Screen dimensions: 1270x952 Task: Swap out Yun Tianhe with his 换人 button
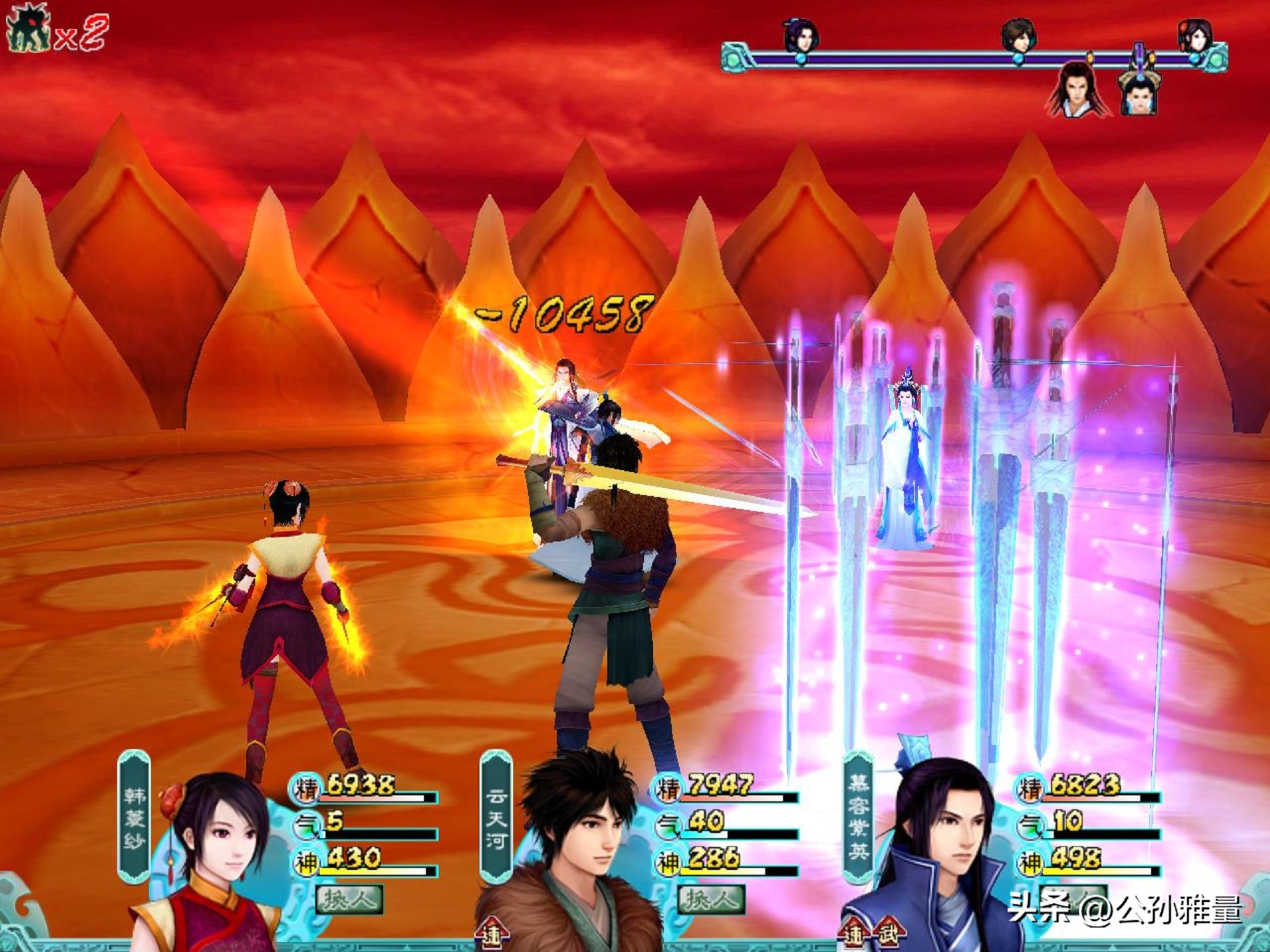[710, 899]
